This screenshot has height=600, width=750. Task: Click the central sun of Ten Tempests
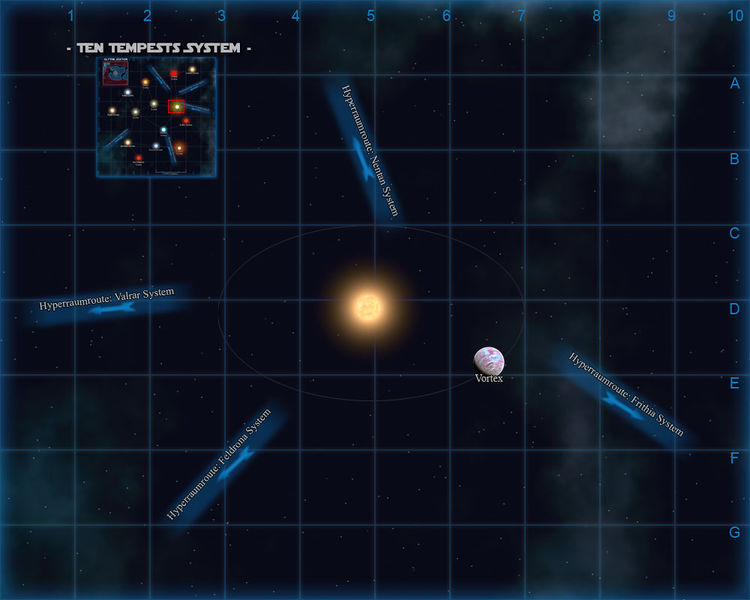tap(368, 307)
